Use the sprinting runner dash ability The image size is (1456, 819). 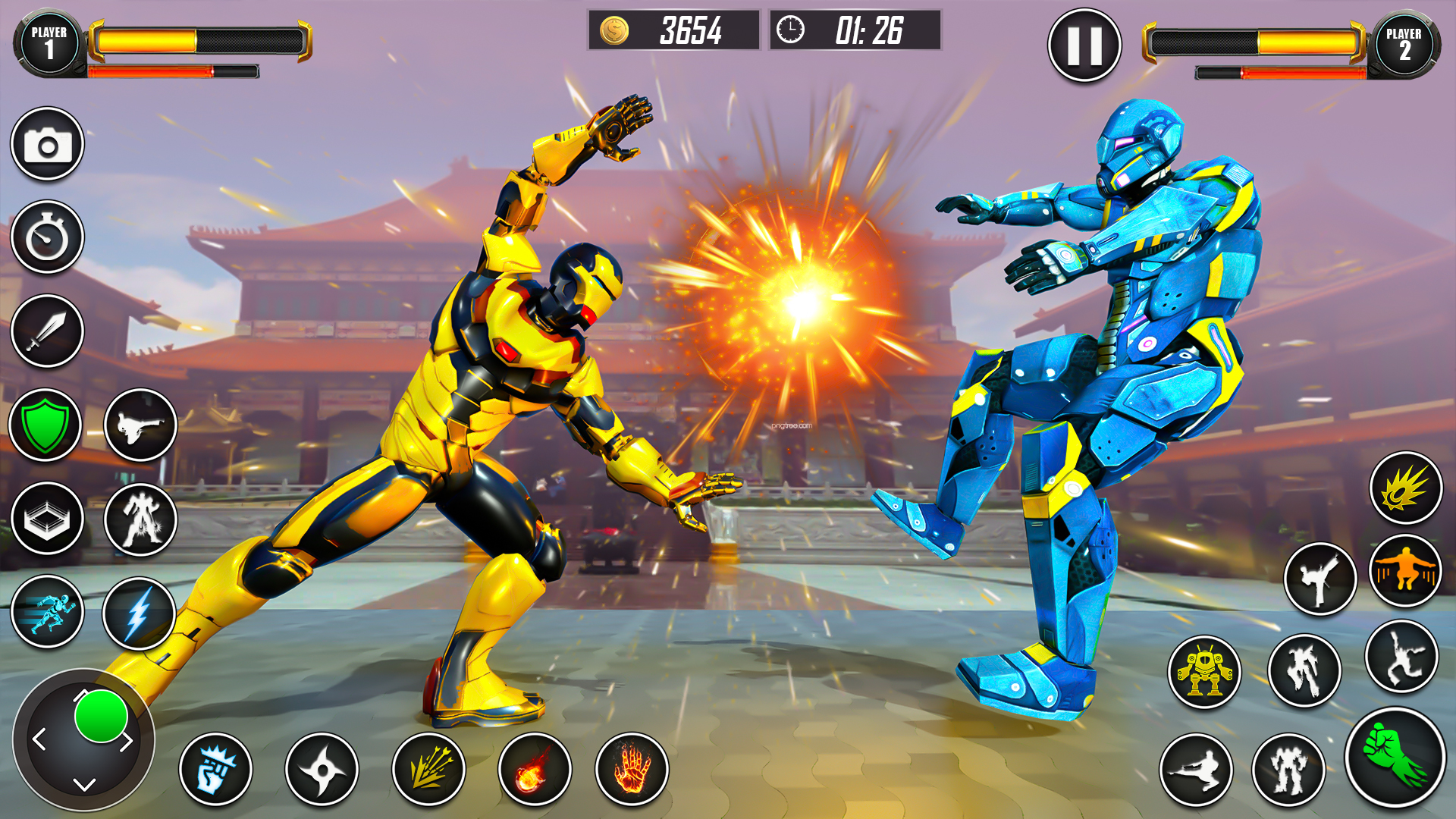(x=47, y=612)
